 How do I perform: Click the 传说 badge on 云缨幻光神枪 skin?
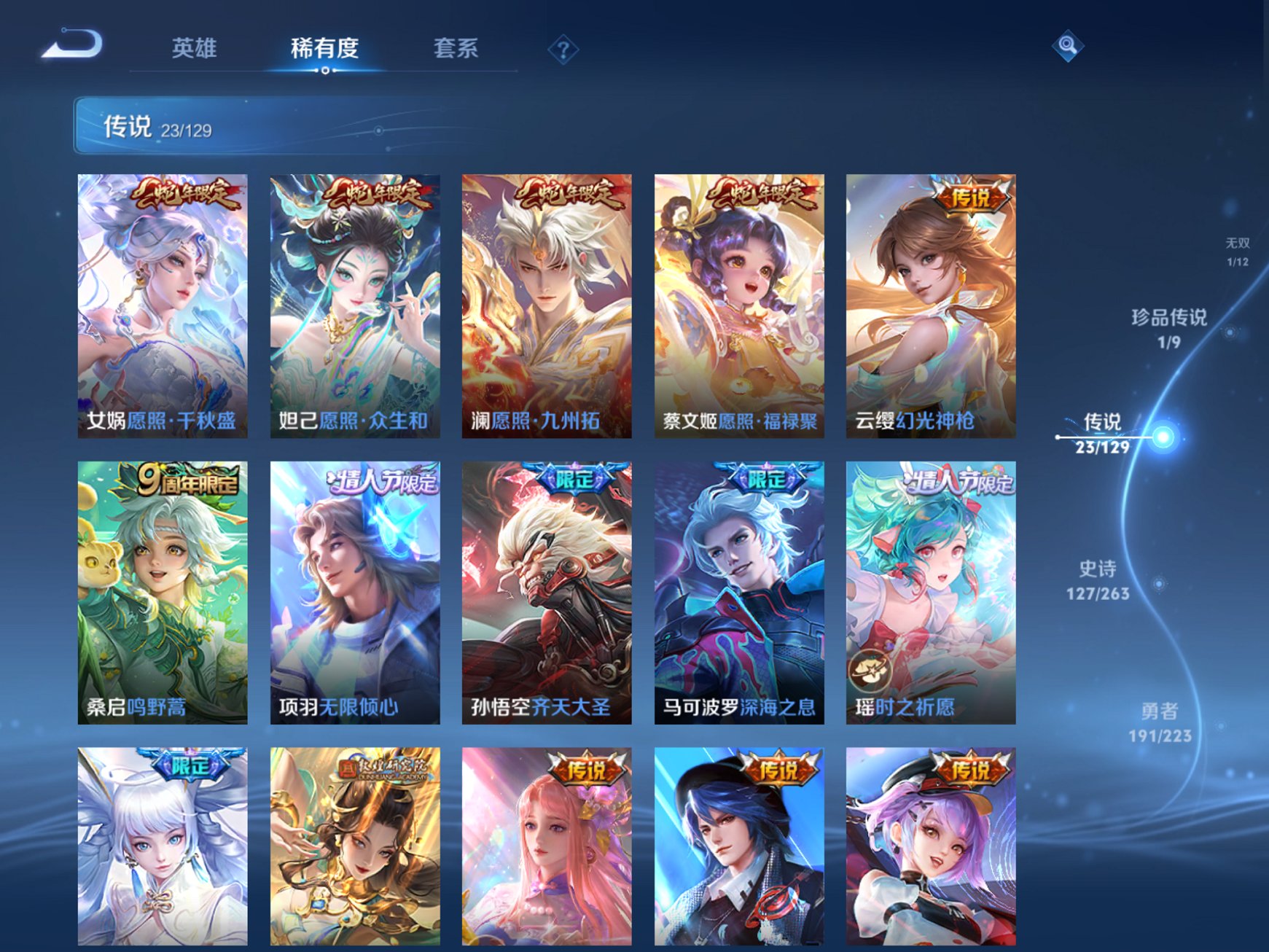click(969, 195)
